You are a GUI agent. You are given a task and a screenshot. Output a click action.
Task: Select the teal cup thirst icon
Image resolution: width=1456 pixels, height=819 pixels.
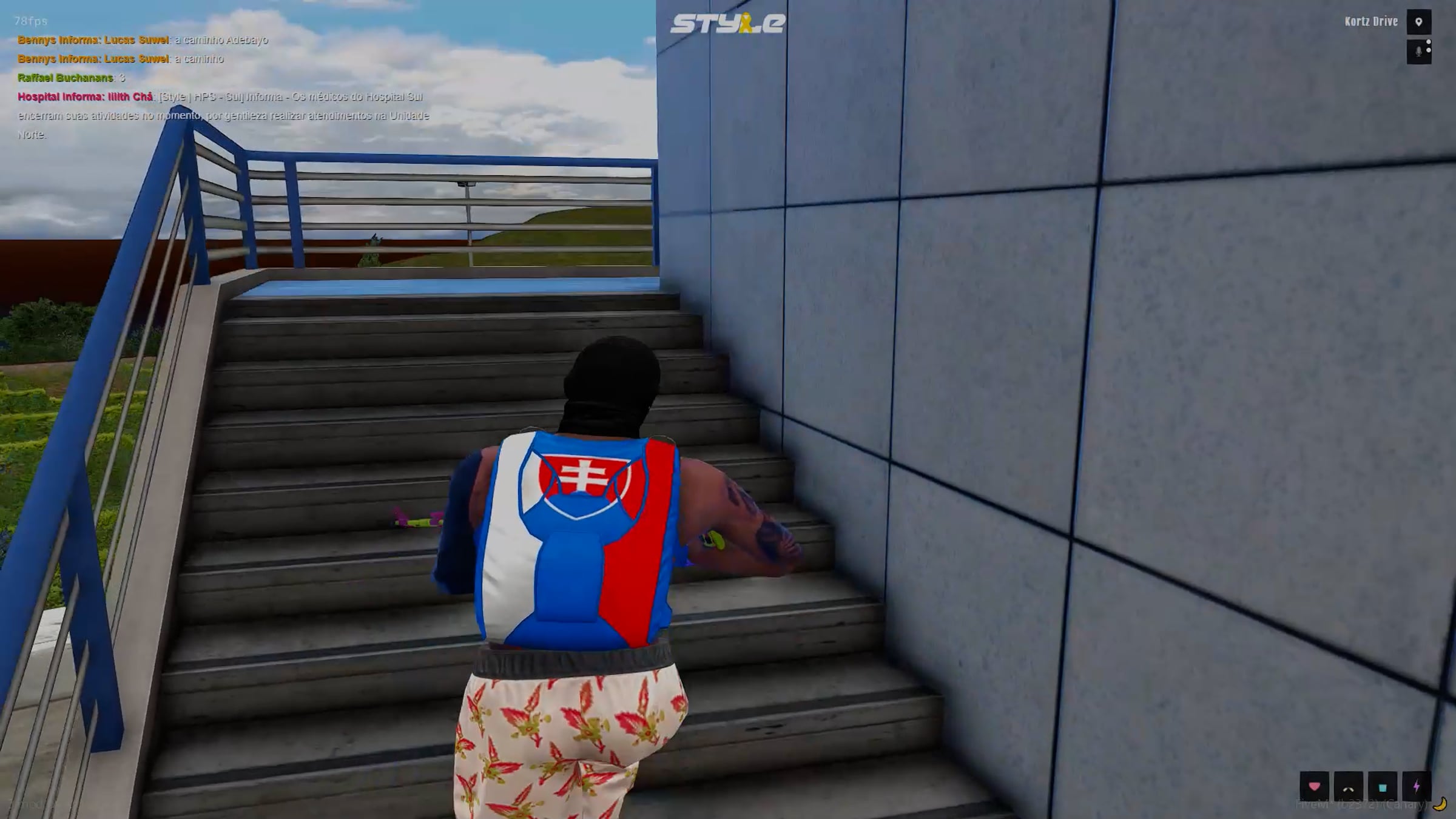(1383, 787)
